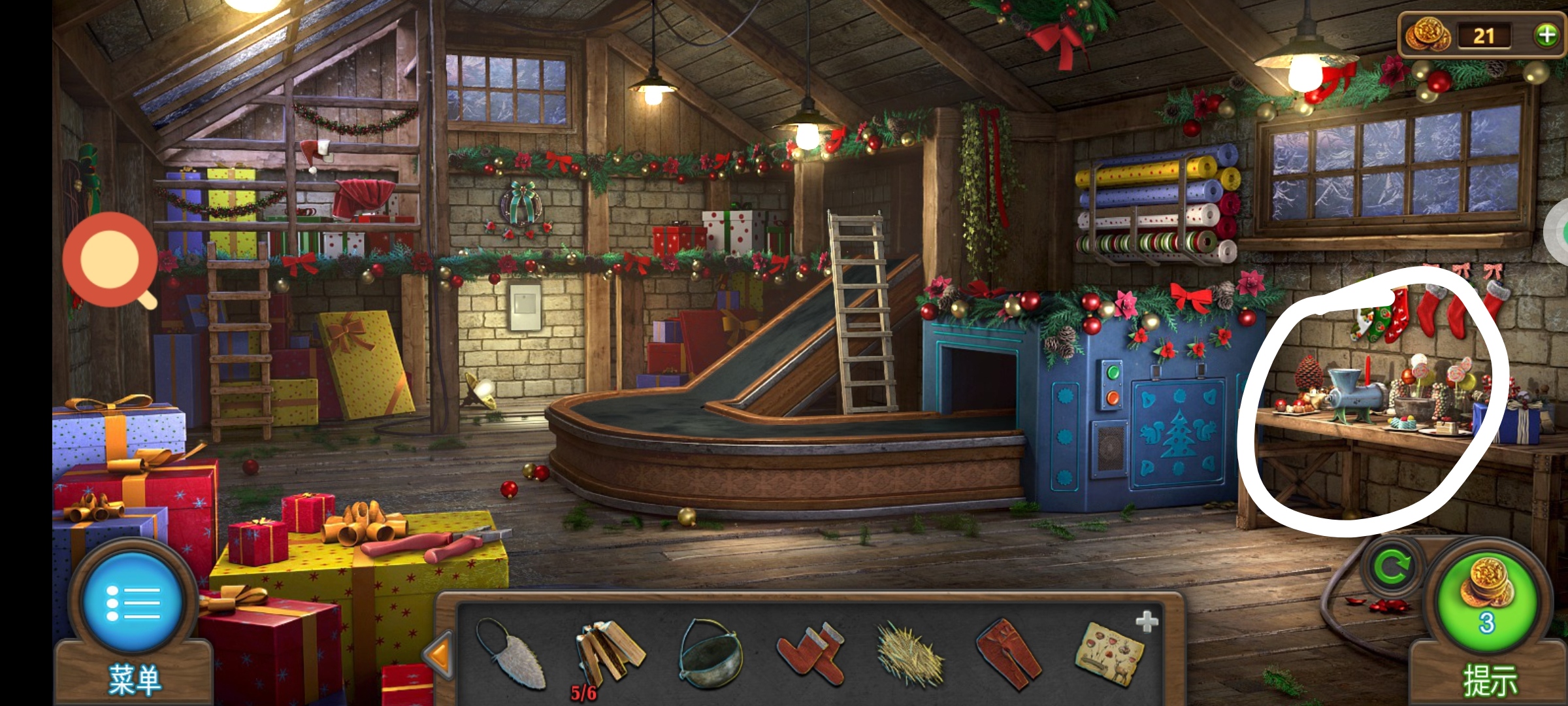
Task: Choose the red trousers inventory item
Action: [1009, 654]
